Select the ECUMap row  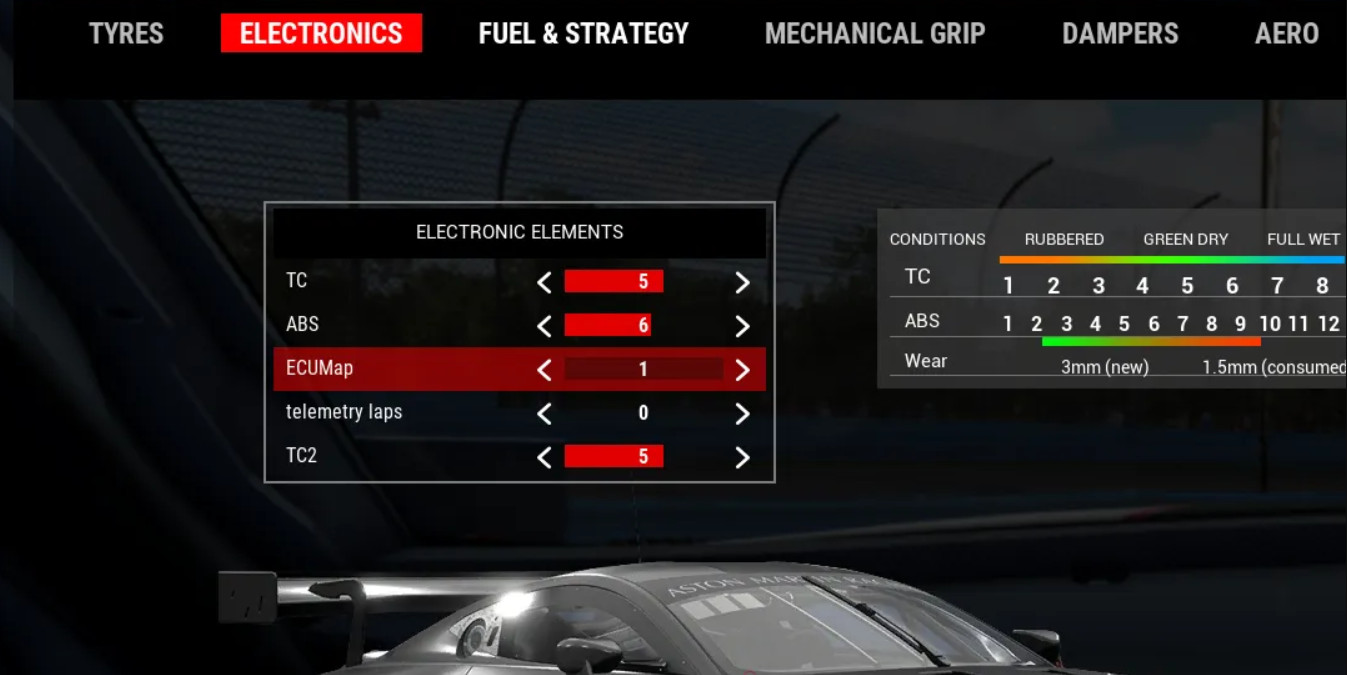click(320, 368)
